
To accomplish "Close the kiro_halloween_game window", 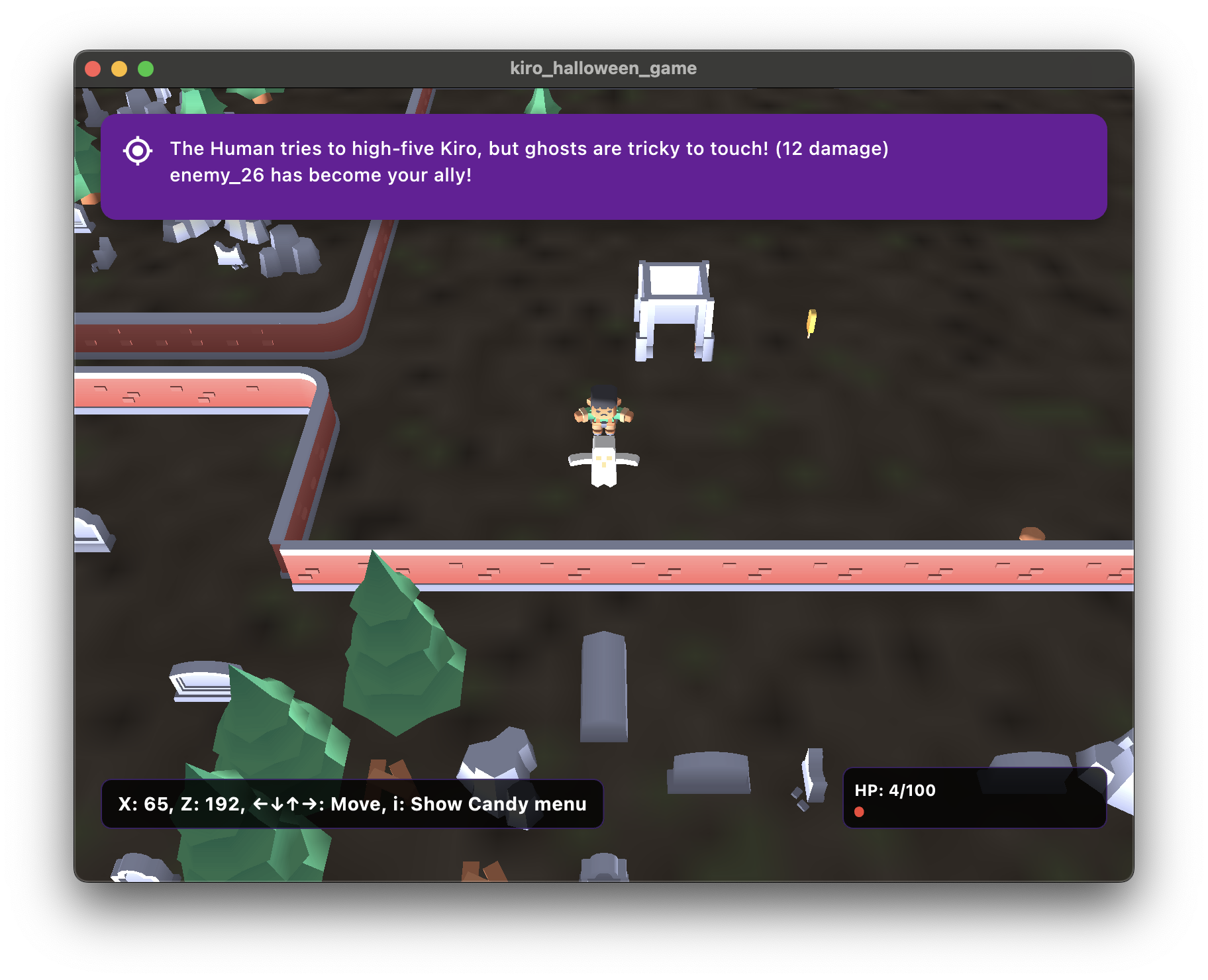I will 93,69.
